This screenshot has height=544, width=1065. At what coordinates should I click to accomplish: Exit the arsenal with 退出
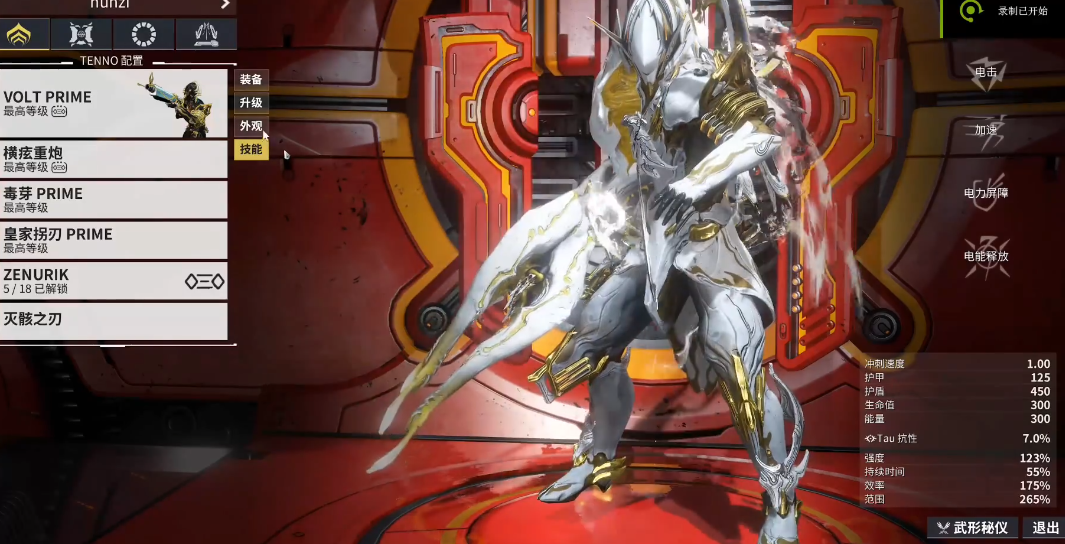pyautogui.click(x=1045, y=528)
